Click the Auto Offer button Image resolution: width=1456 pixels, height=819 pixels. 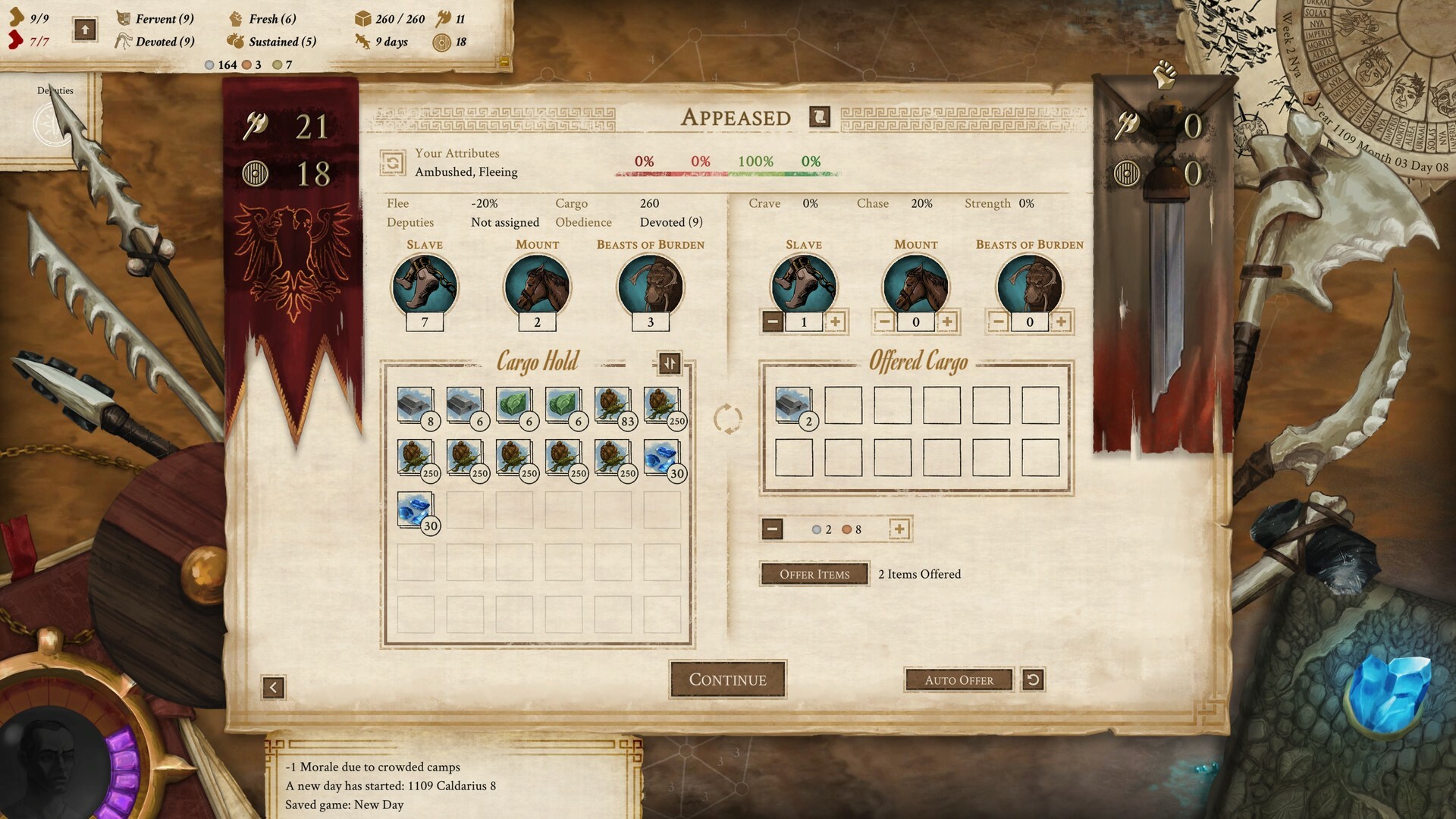point(959,679)
